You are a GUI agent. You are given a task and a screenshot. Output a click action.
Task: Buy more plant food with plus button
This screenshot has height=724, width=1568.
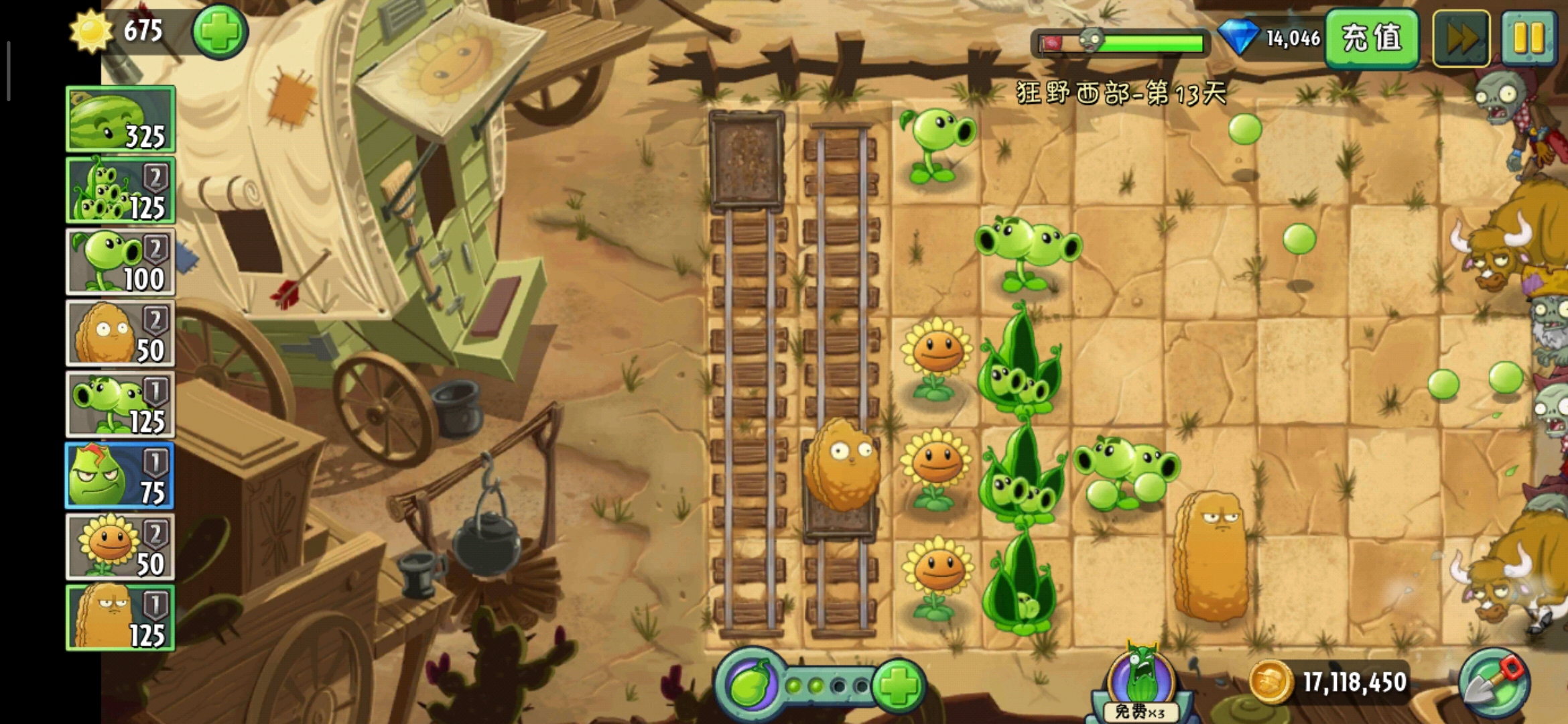899,685
